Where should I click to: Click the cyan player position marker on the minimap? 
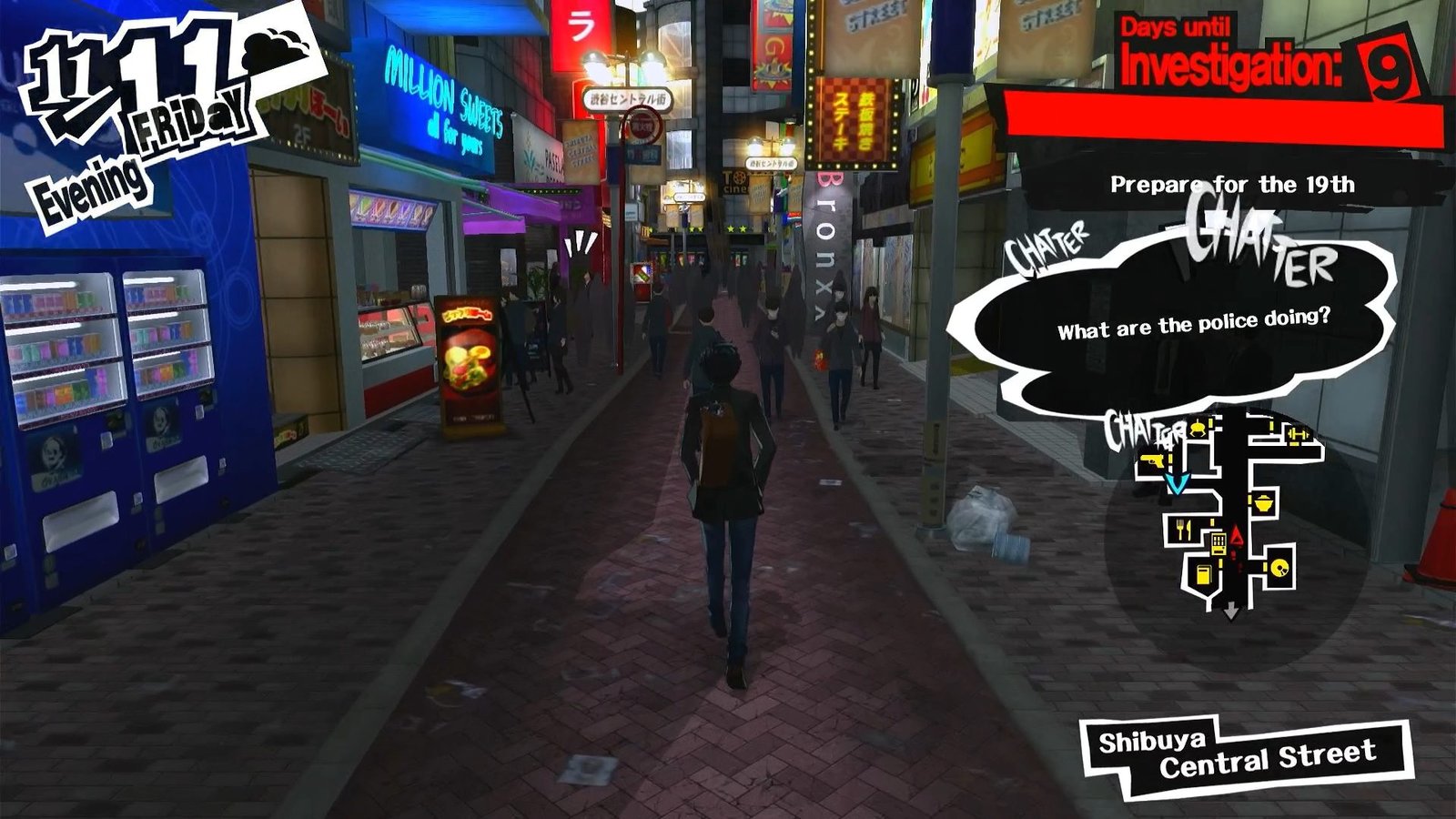tap(1176, 484)
